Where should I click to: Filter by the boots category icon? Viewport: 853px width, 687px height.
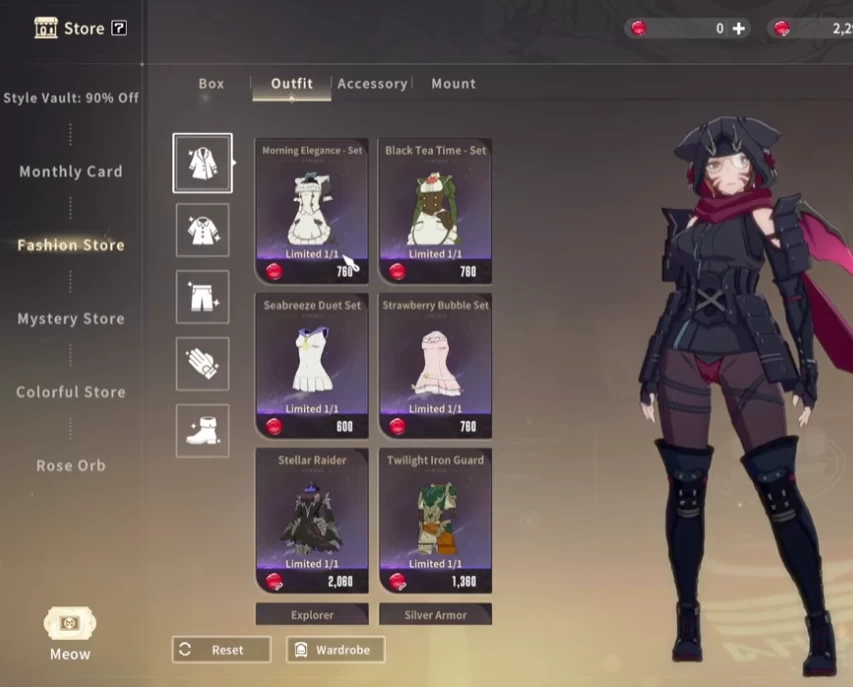pos(203,431)
